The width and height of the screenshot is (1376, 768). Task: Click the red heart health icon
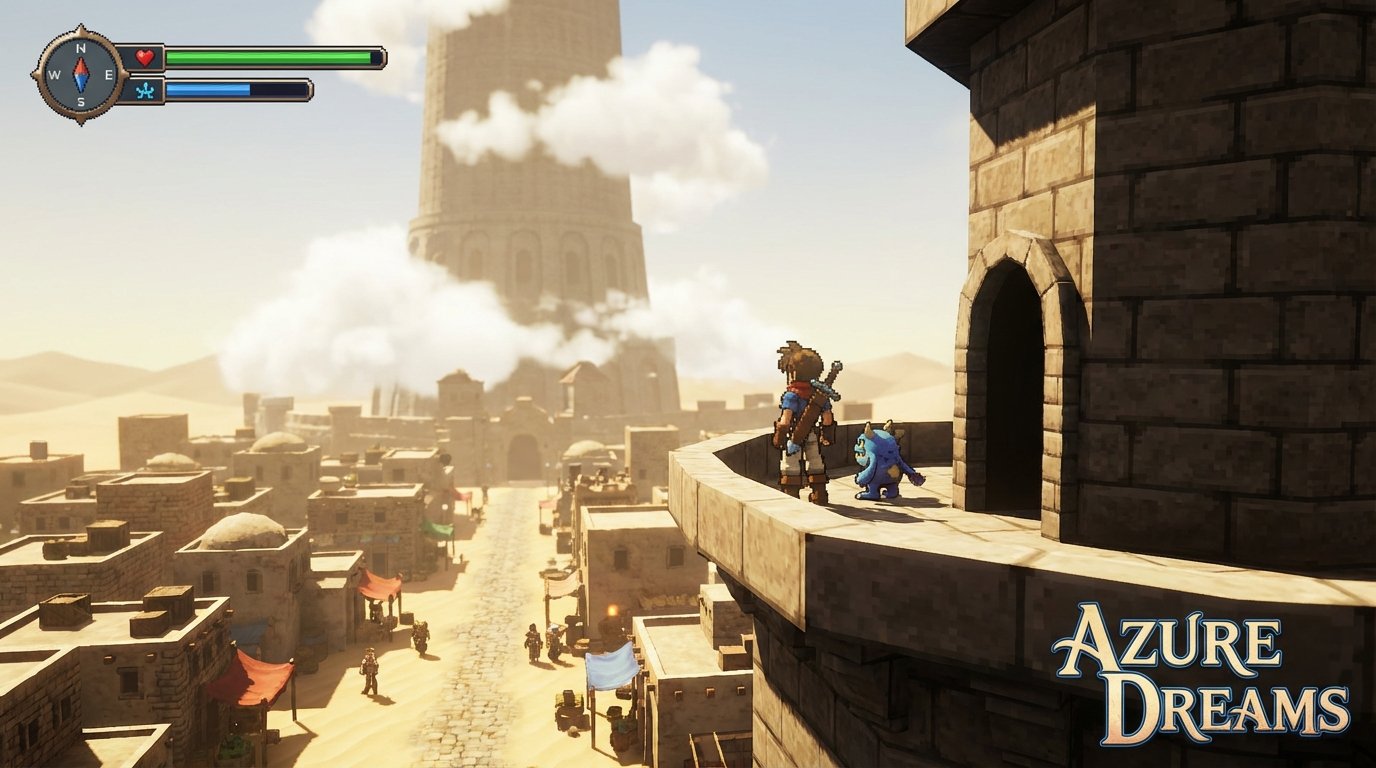point(144,58)
